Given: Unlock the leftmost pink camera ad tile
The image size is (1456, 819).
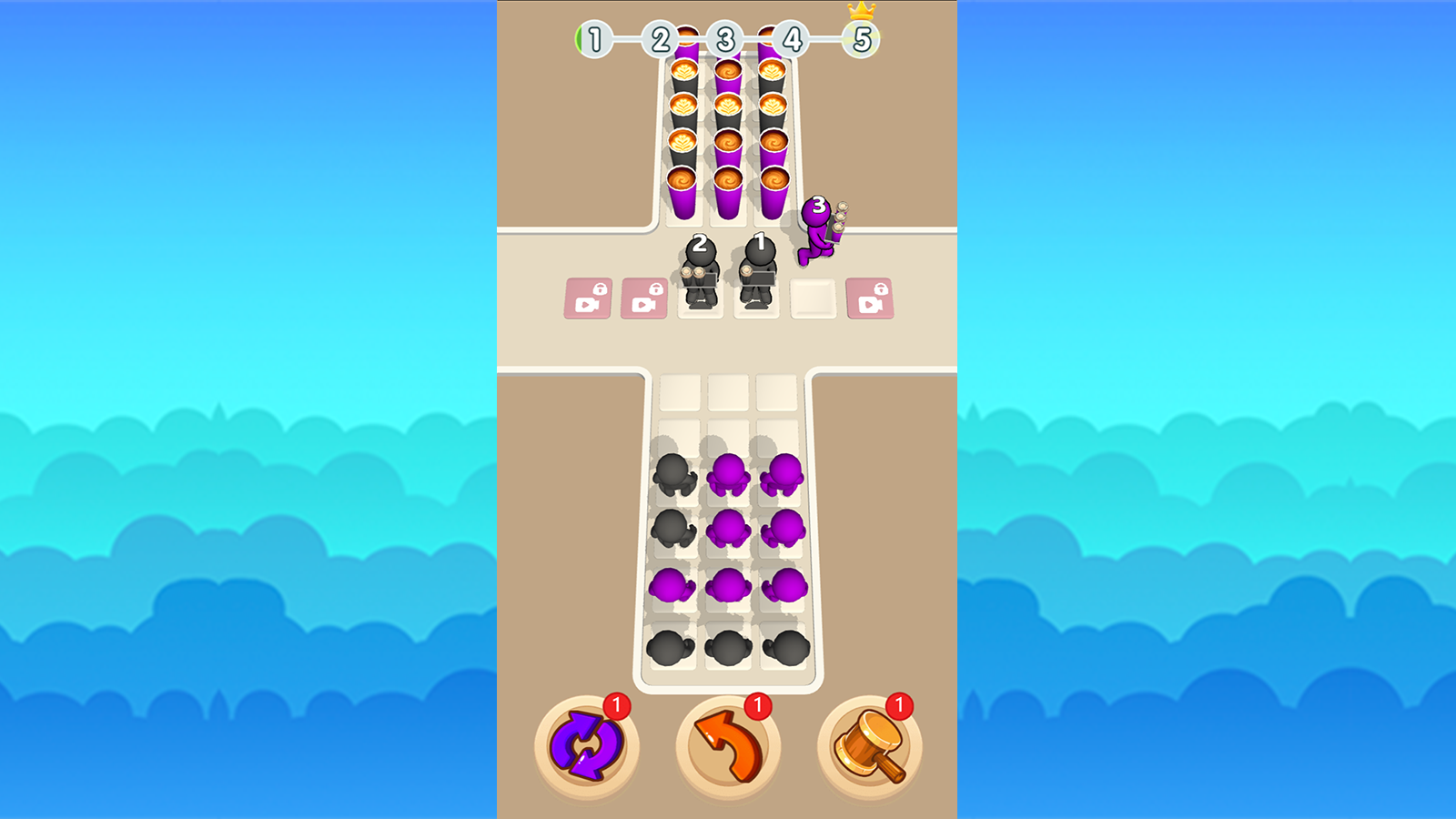Looking at the screenshot, I should [587, 298].
